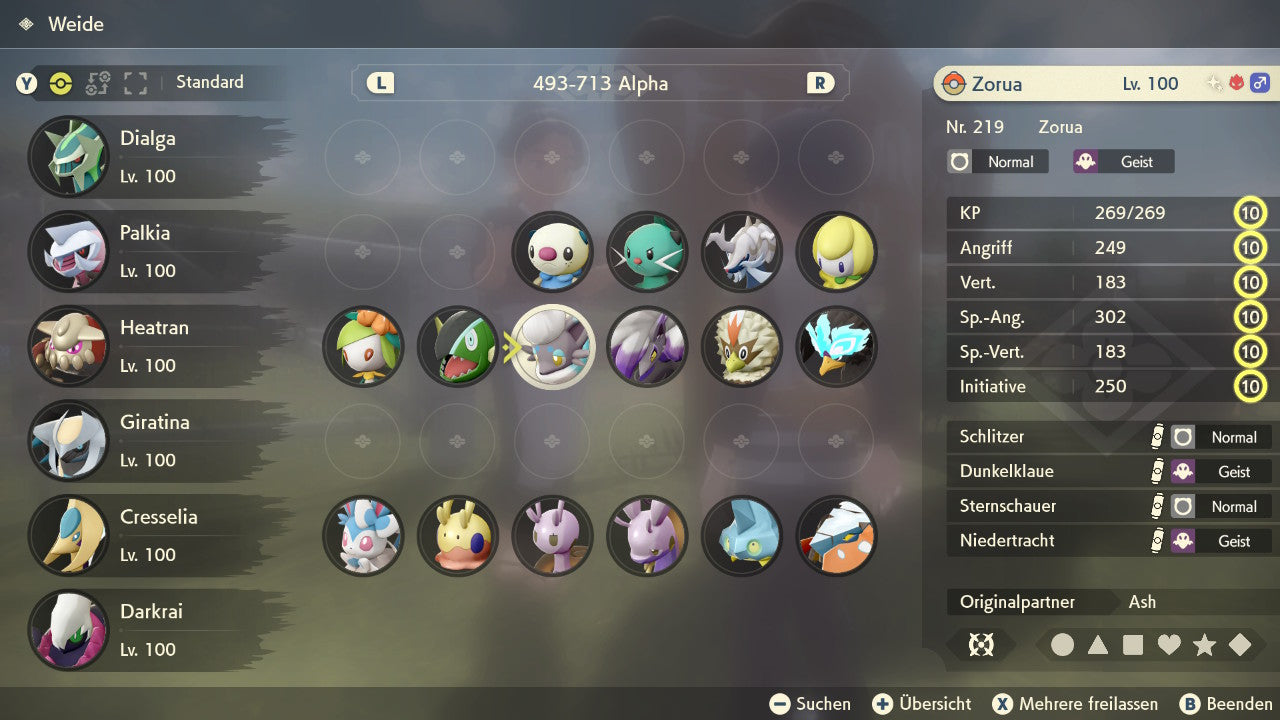
Task: Click the swap Pokémon arrows icon
Action: (97, 84)
